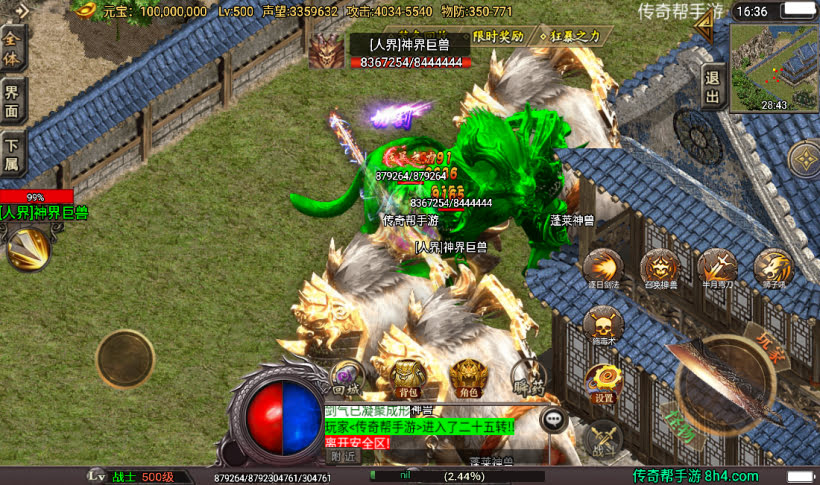
Task: Click the 退出 exit button
Action: [712, 87]
